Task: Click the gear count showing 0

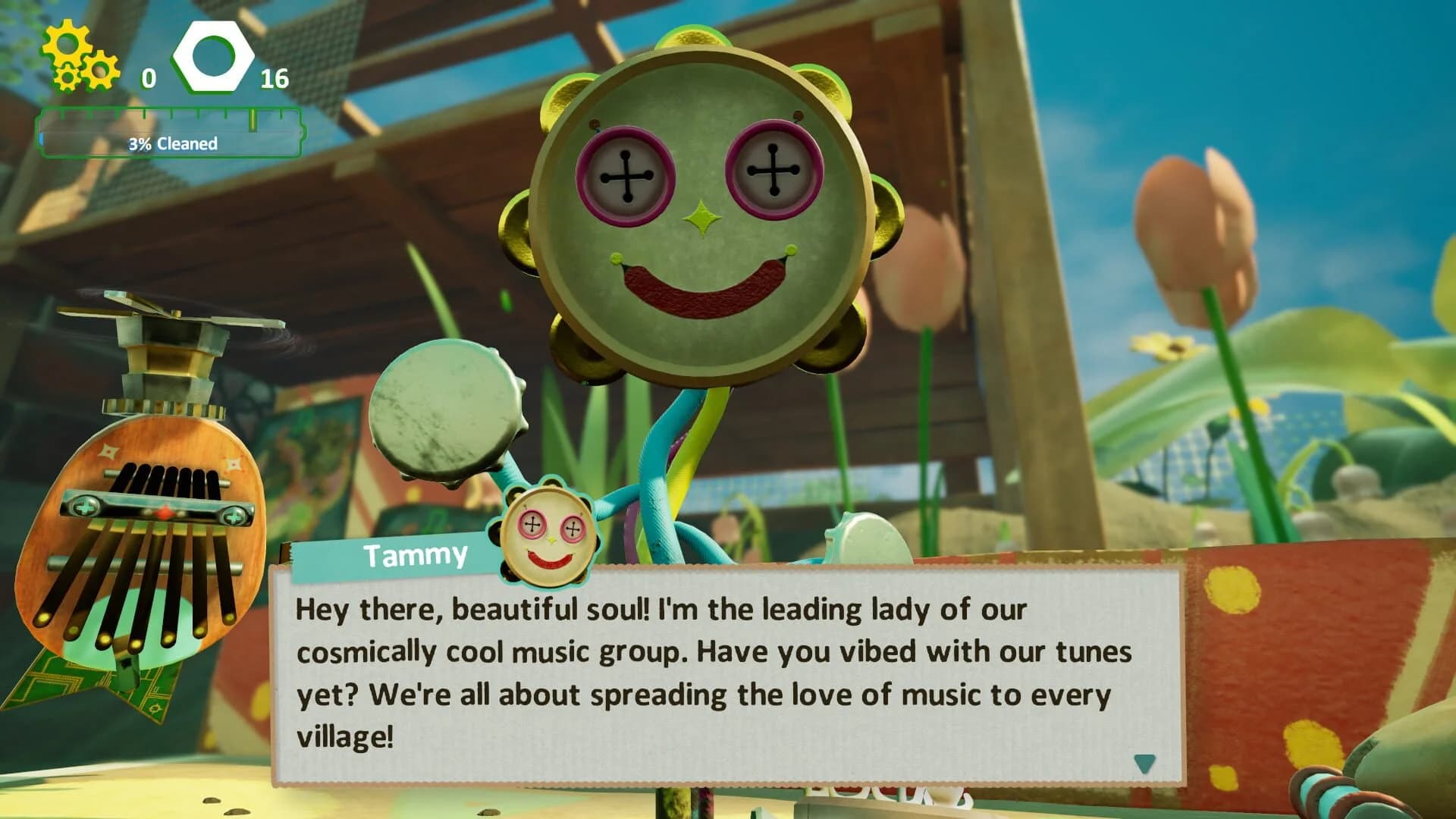Action: 148,77
